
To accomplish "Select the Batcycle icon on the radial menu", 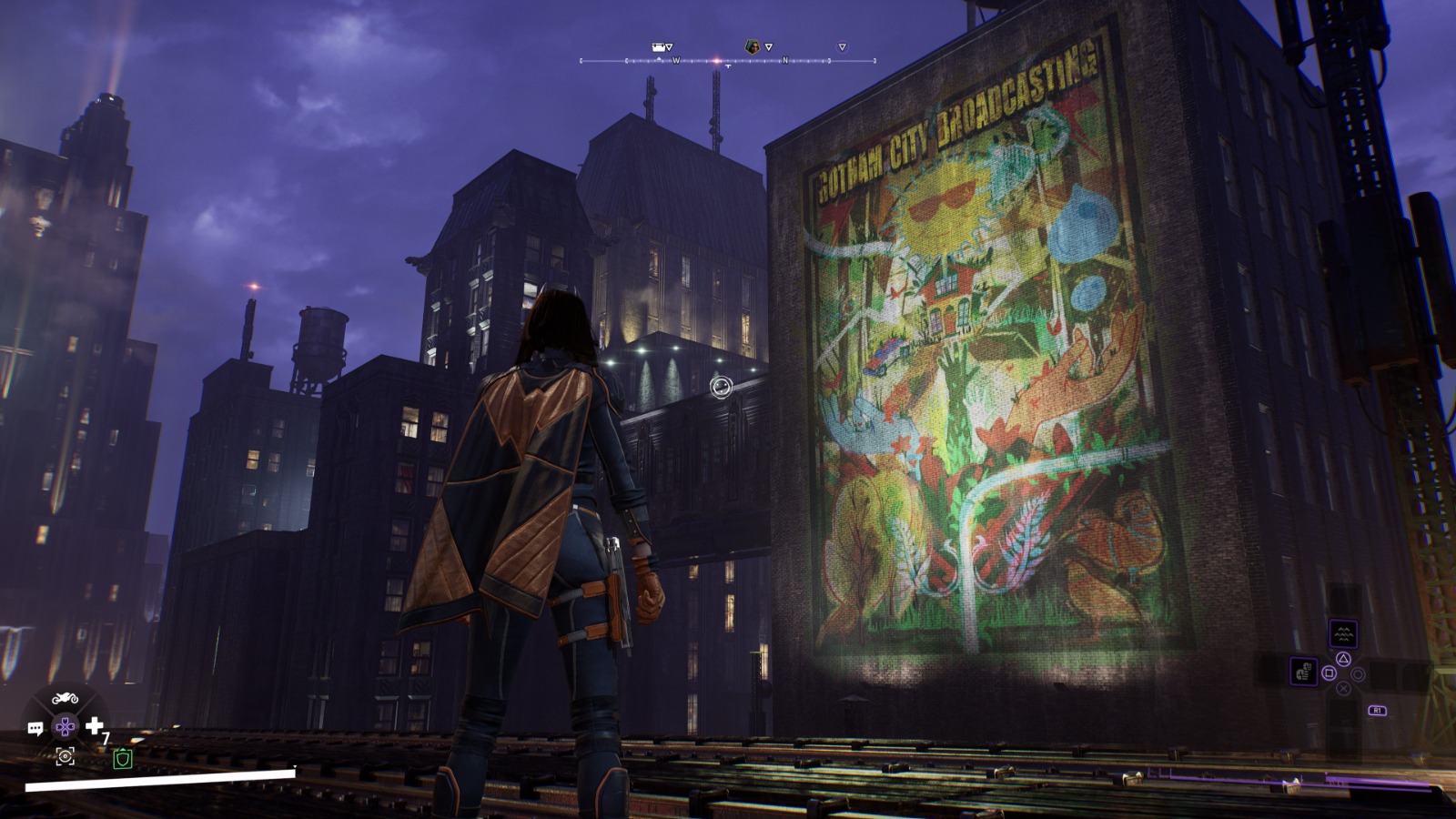I will click(x=65, y=698).
